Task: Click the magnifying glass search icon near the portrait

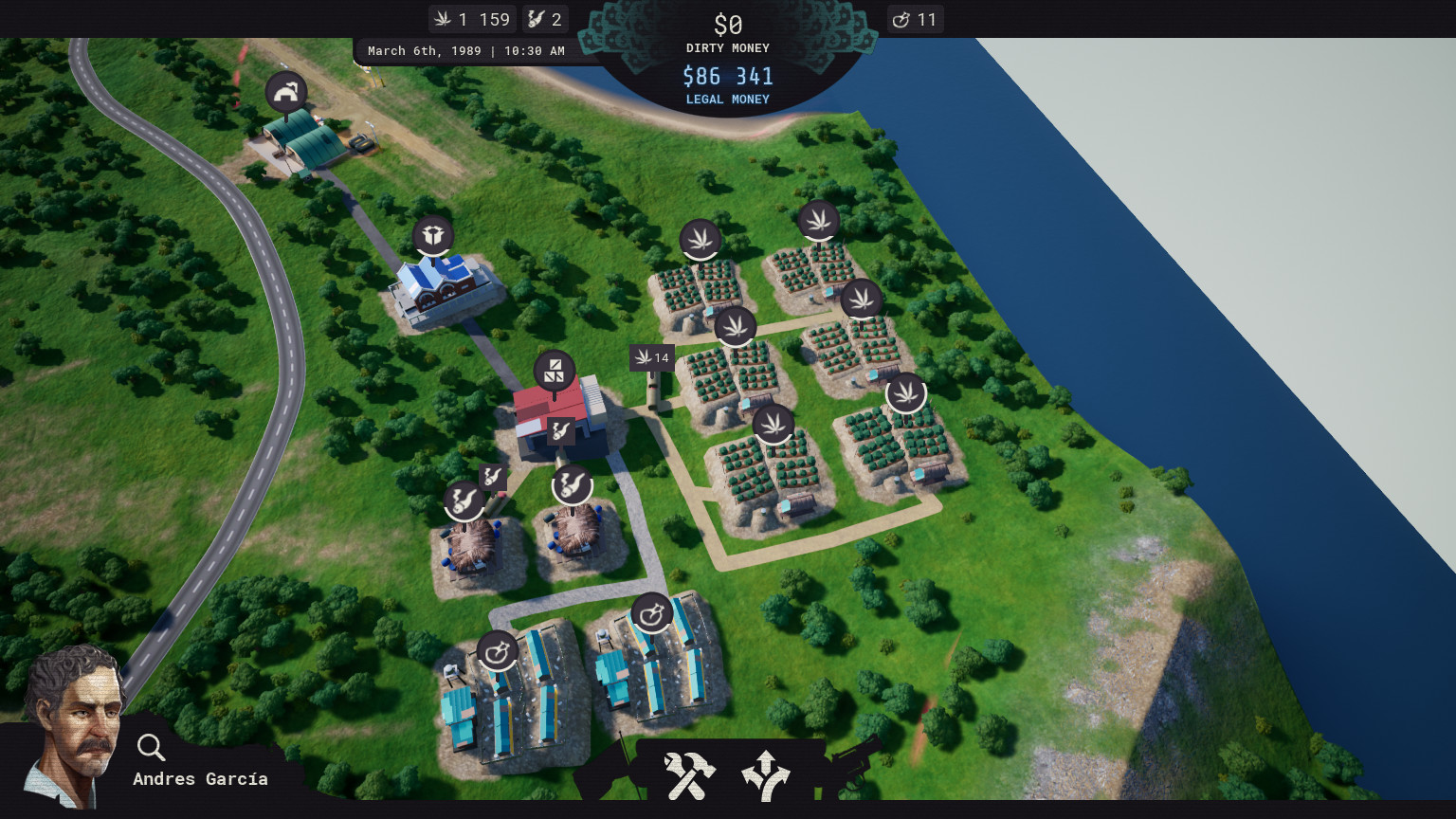Action: (150, 748)
